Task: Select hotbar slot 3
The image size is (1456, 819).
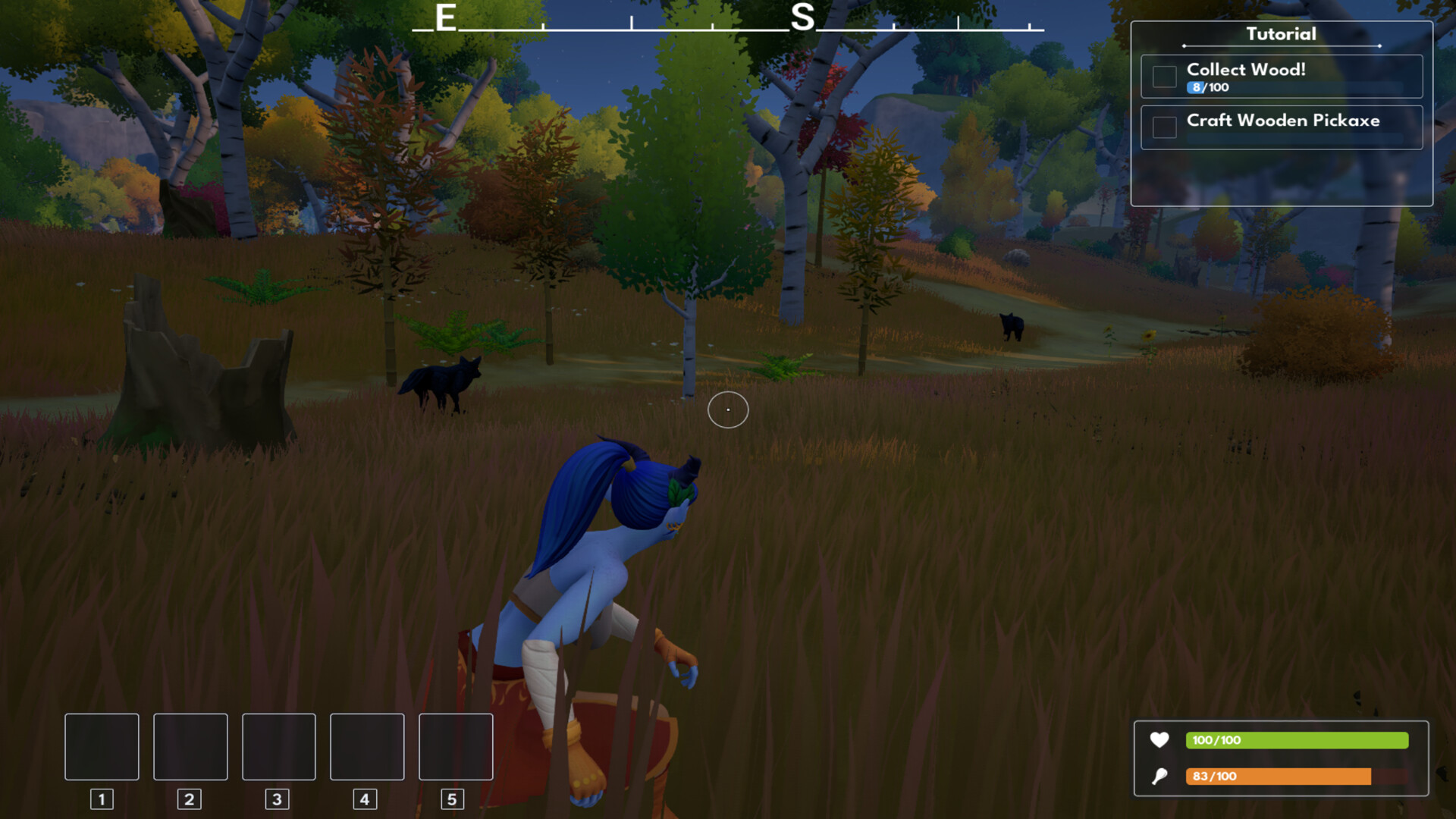Action: pos(278,747)
